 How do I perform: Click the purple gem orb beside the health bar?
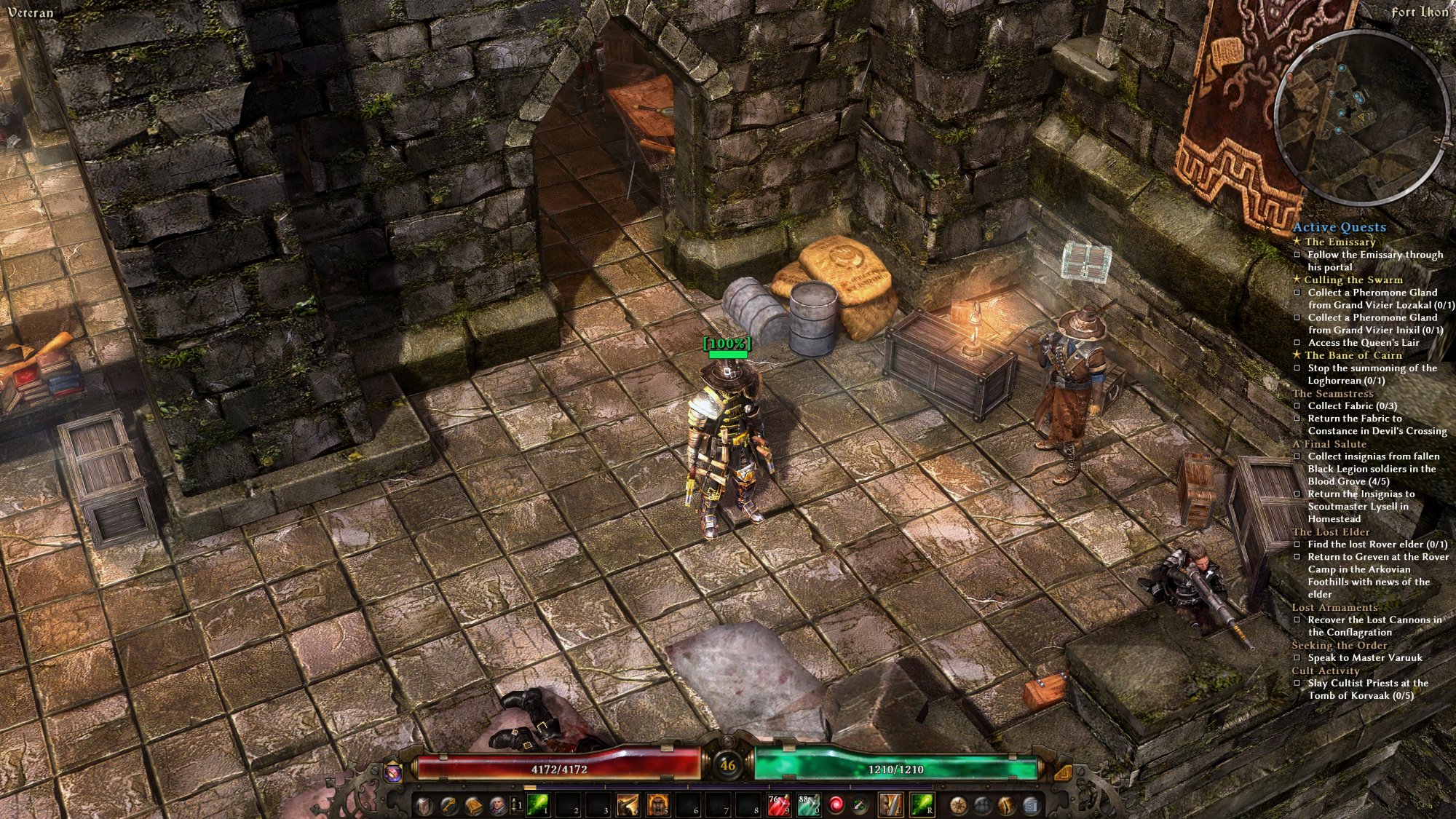coord(394,772)
